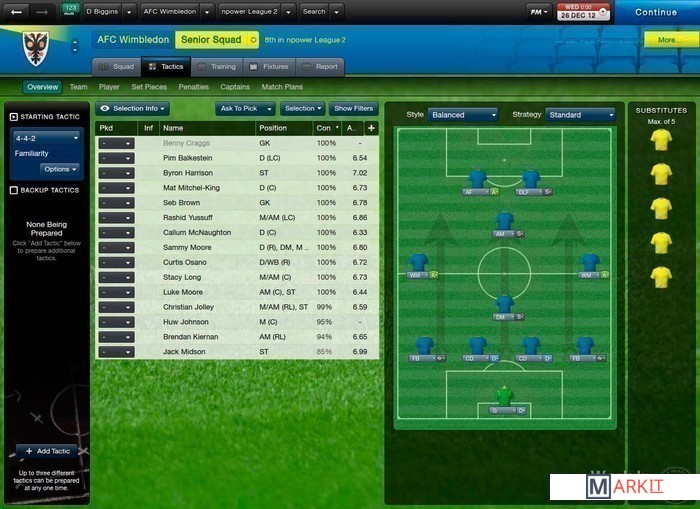Show the Report tab
Viewport: 700px width, 509px height.
tap(320, 67)
